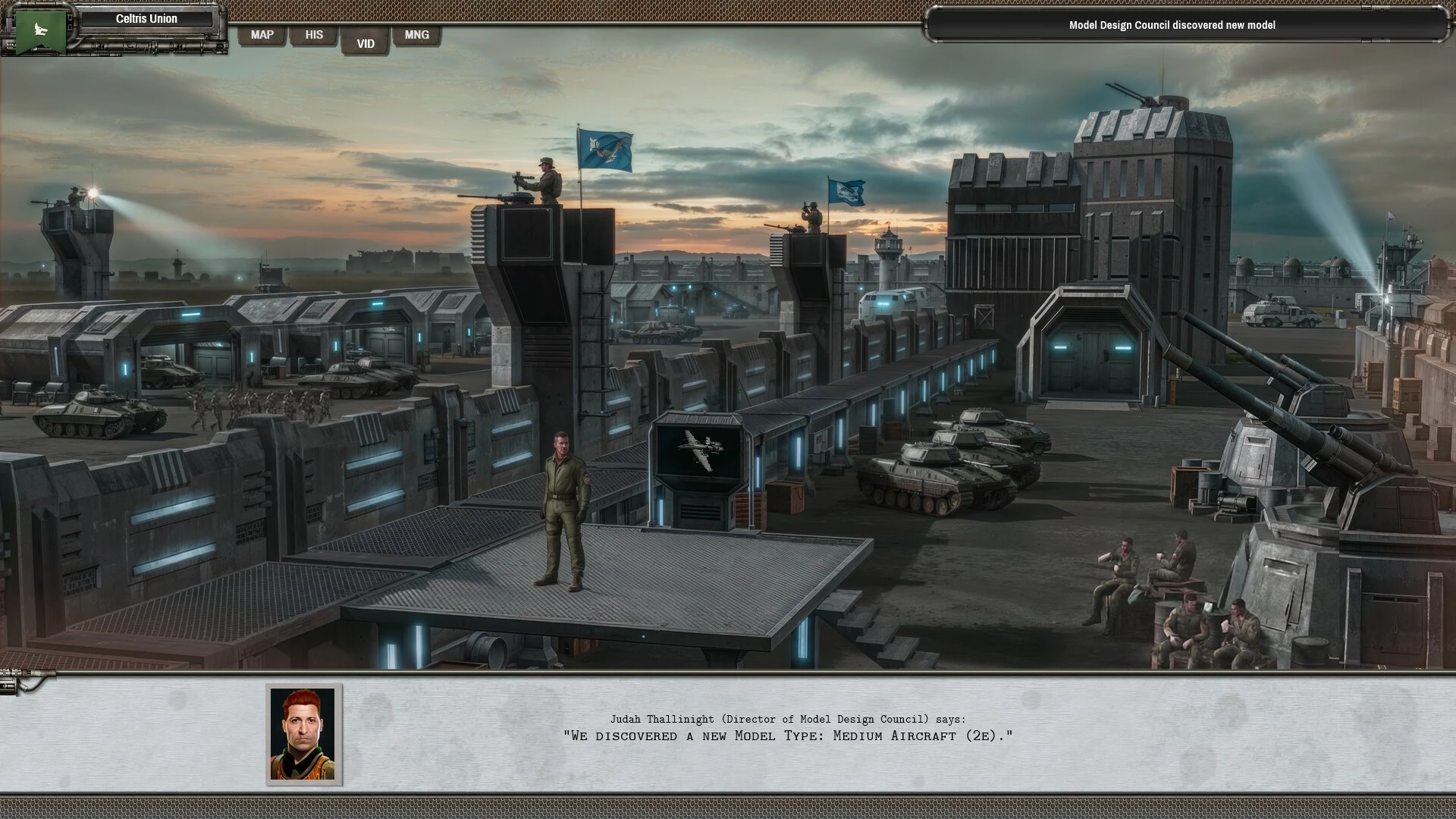1456x819 pixels.
Task: Click the Celtris Union green flag emblem
Action: [x=40, y=30]
